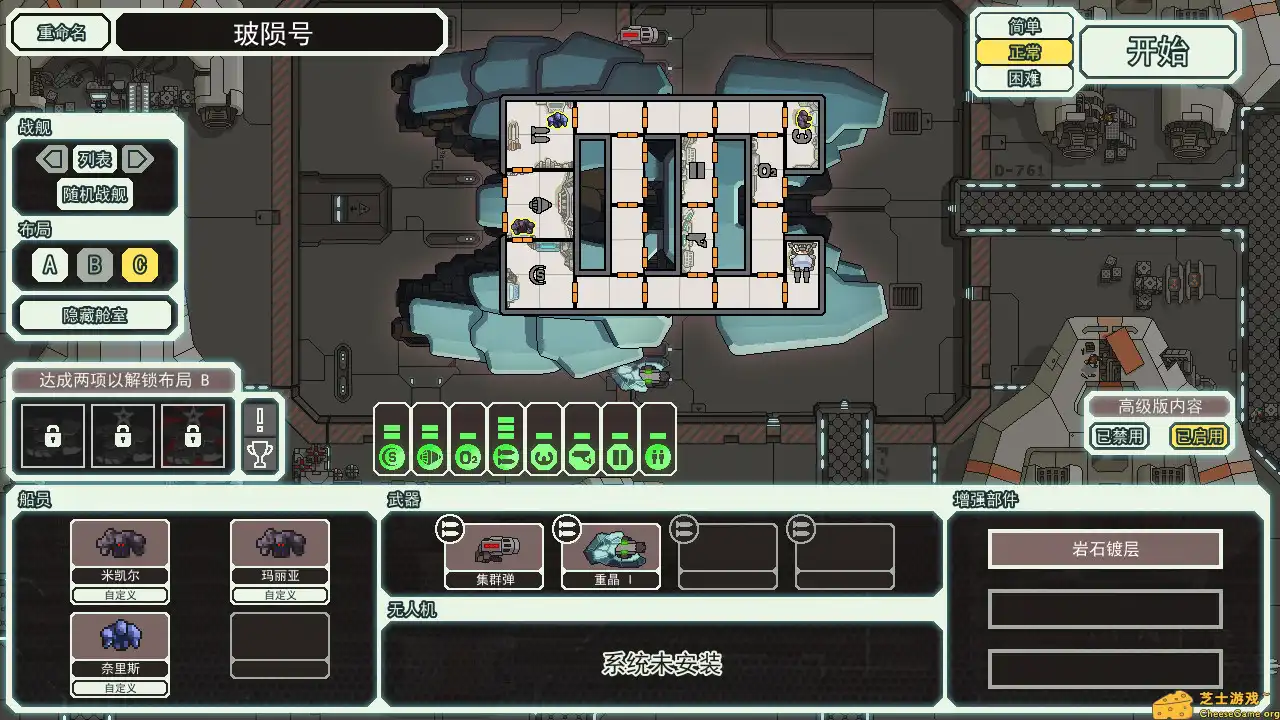This screenshot has height=720, width=1280.
Task: Switch difficulty to 简单 easy mode
Action: tap(1022, 27)
